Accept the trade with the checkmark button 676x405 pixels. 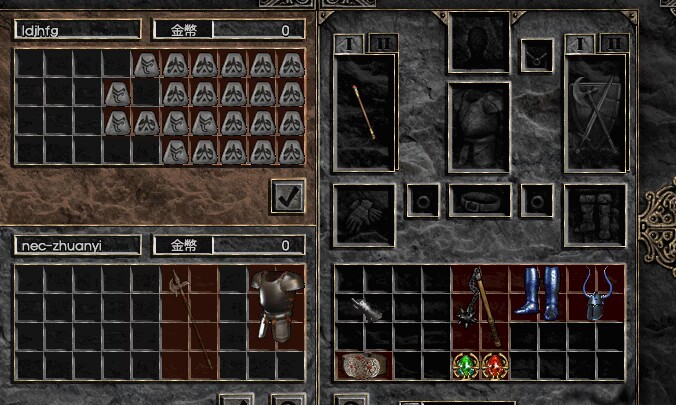pyautogui.click(x=288, y=196)
